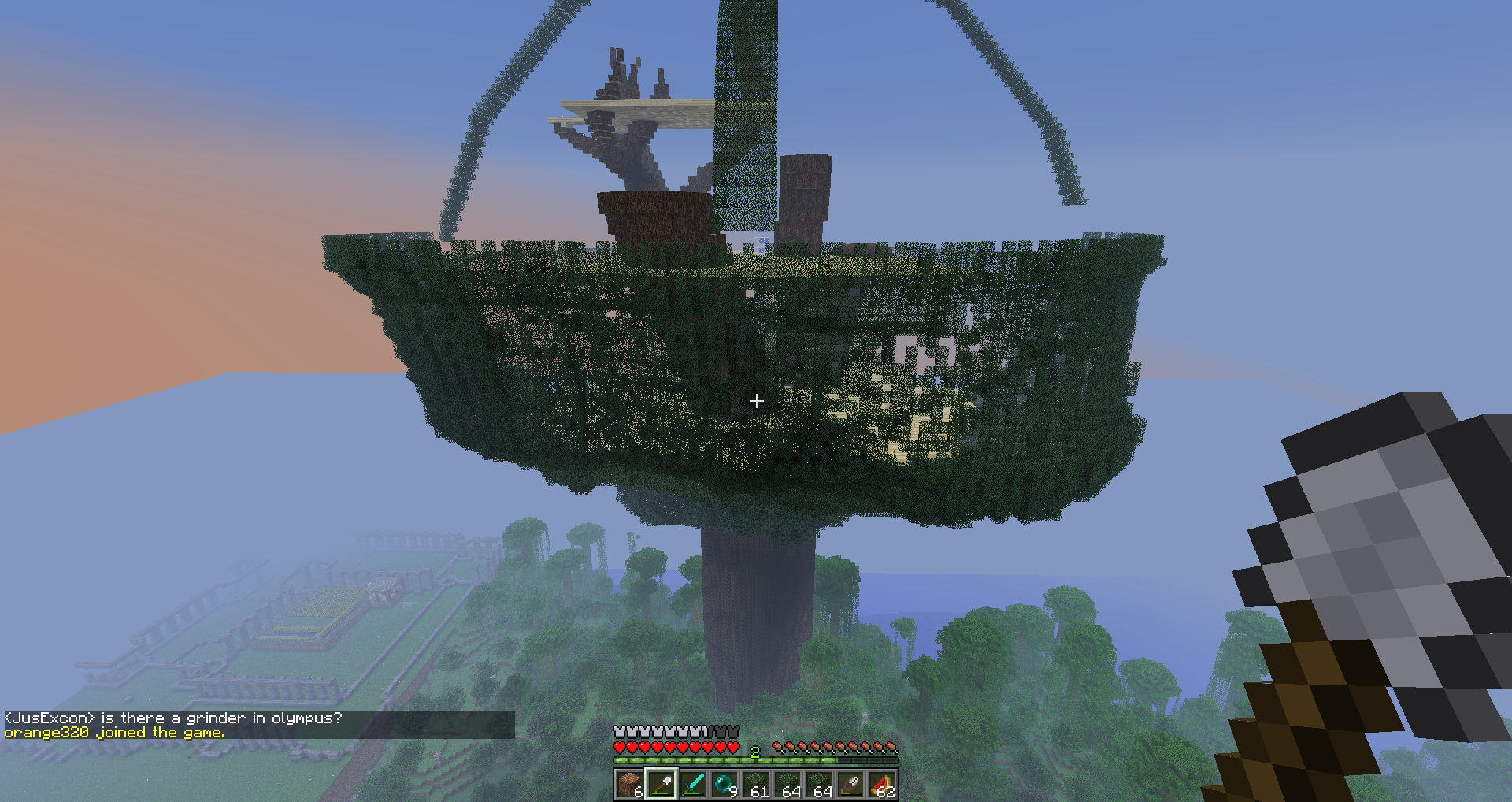1512x802 pixels.
Task: Select the ender pearl stack
Action: pyautogui.click(x=724, y=785)
